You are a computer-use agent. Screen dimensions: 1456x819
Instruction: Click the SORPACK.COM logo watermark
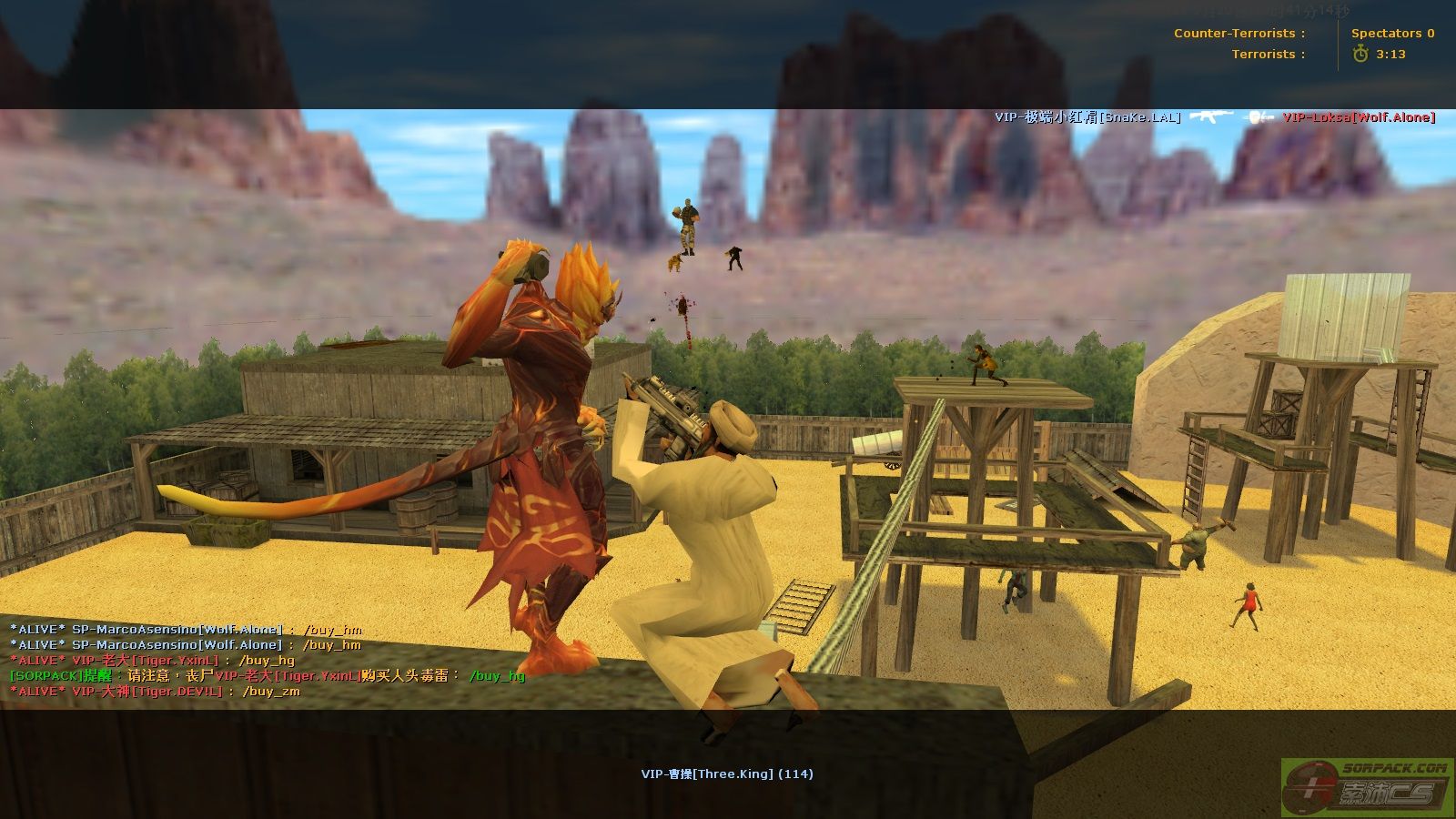(x=1367, y=786)
